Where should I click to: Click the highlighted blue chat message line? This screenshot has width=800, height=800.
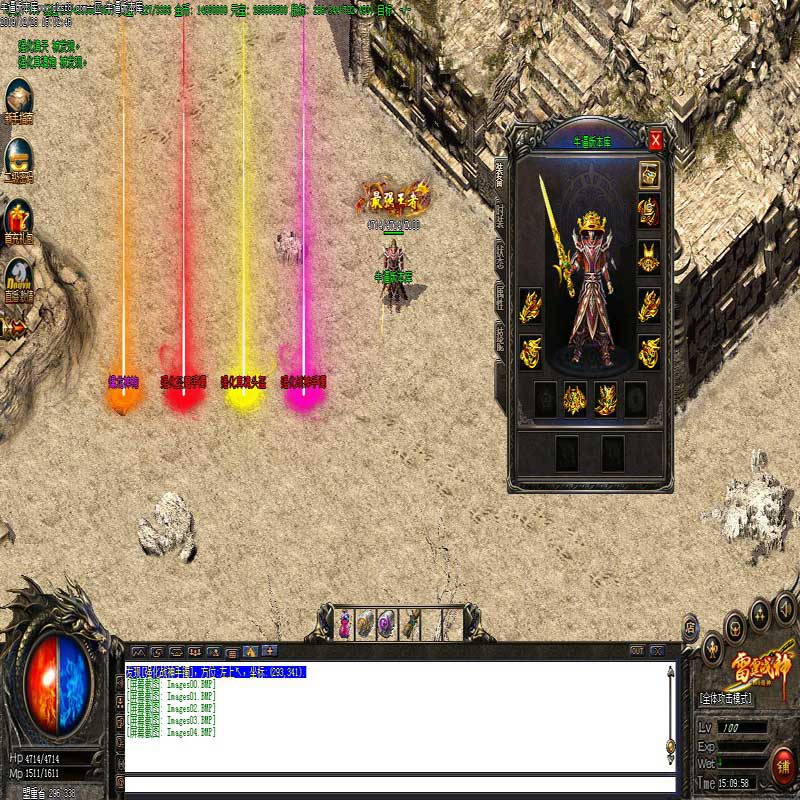click(216, 672)
